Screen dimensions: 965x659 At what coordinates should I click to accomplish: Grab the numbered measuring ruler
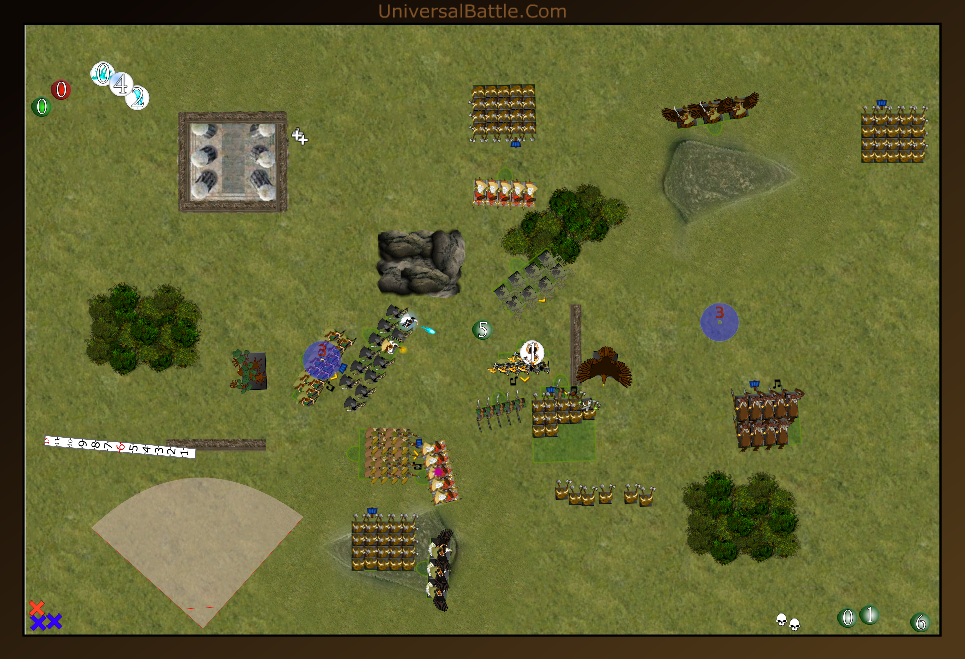pyautogui.click(x=119, y=446)
